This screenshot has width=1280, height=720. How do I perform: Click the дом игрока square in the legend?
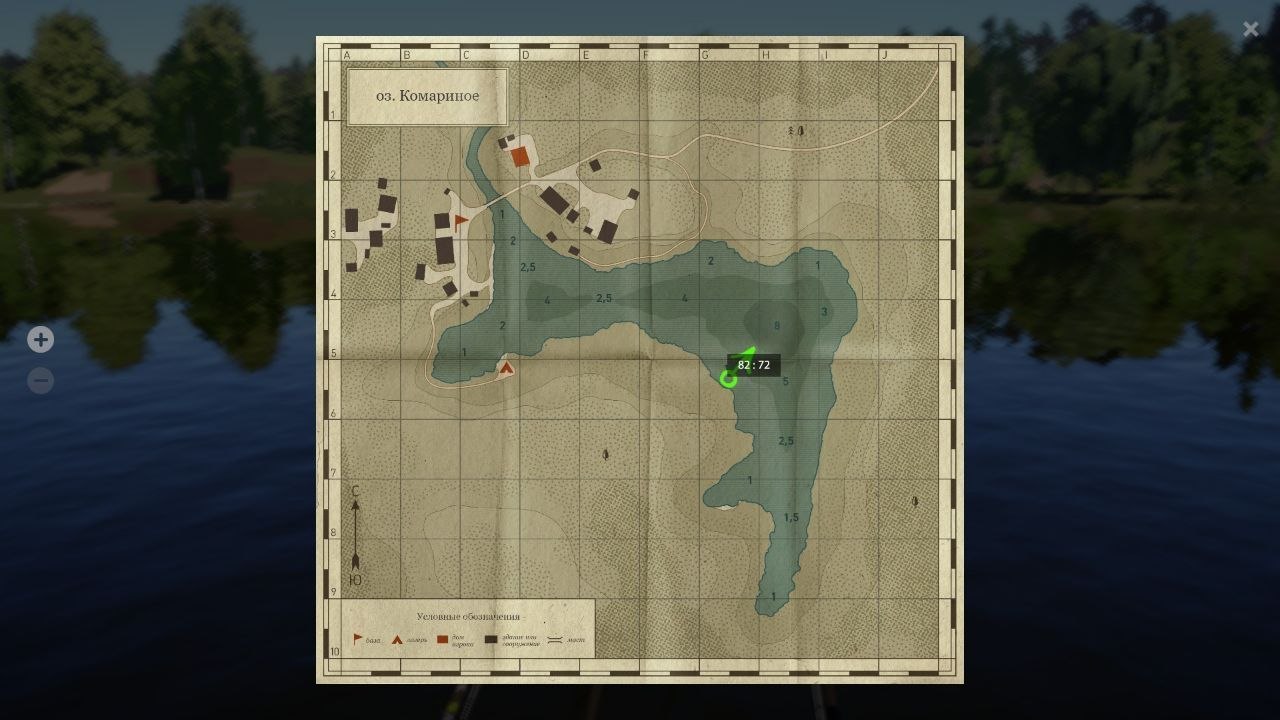coord(442,638)
